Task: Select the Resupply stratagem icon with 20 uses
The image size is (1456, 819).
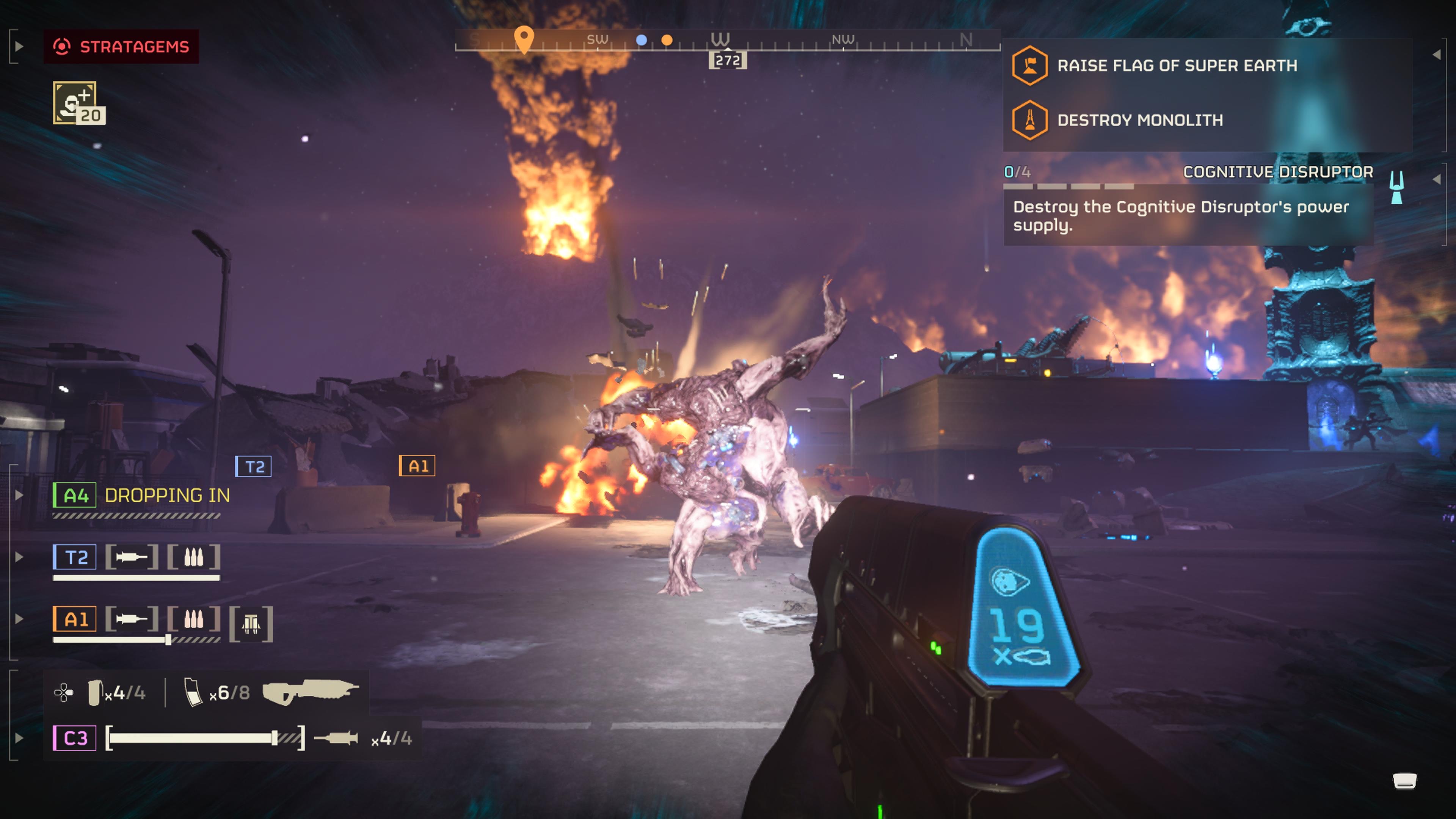Action: pos(76,102)
